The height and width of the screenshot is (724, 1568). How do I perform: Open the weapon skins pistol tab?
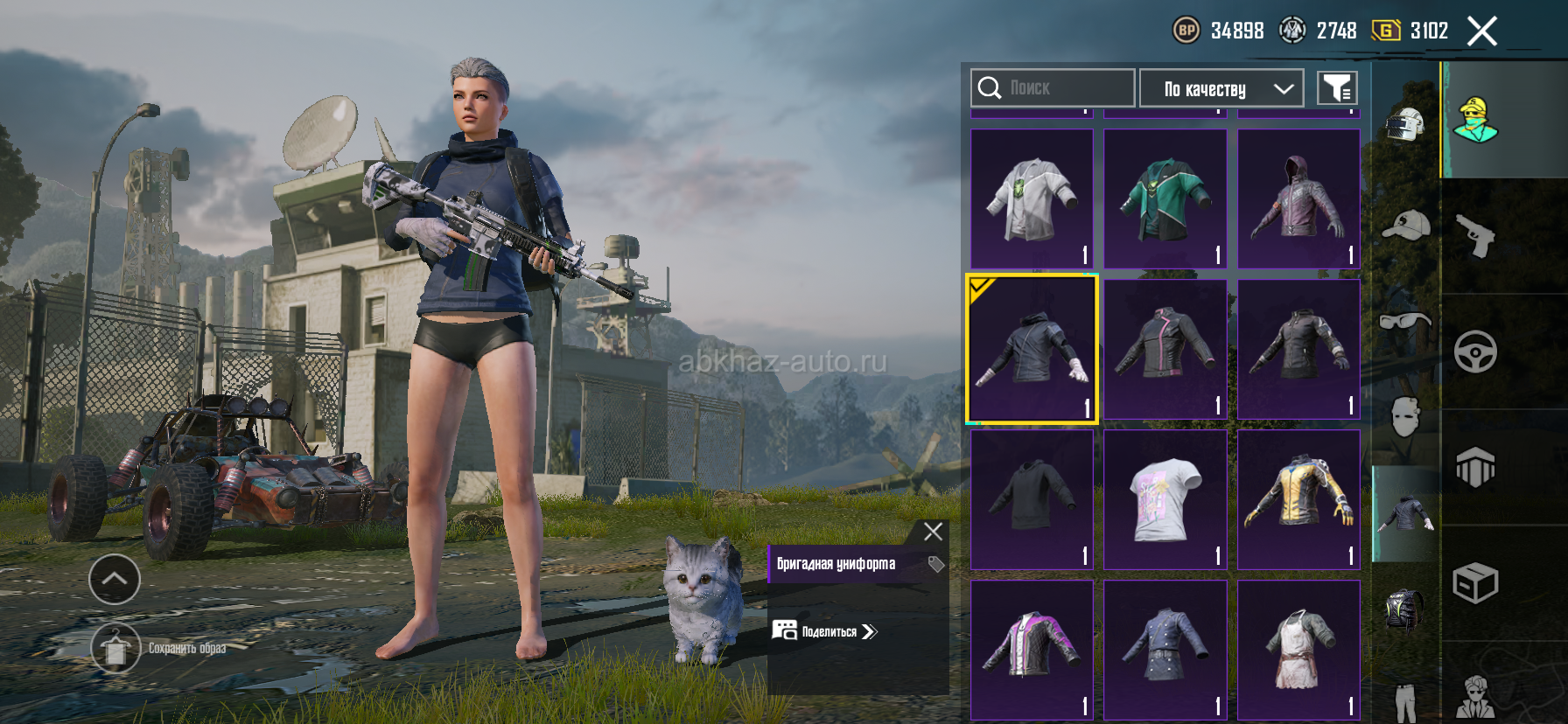point(1475,234)
